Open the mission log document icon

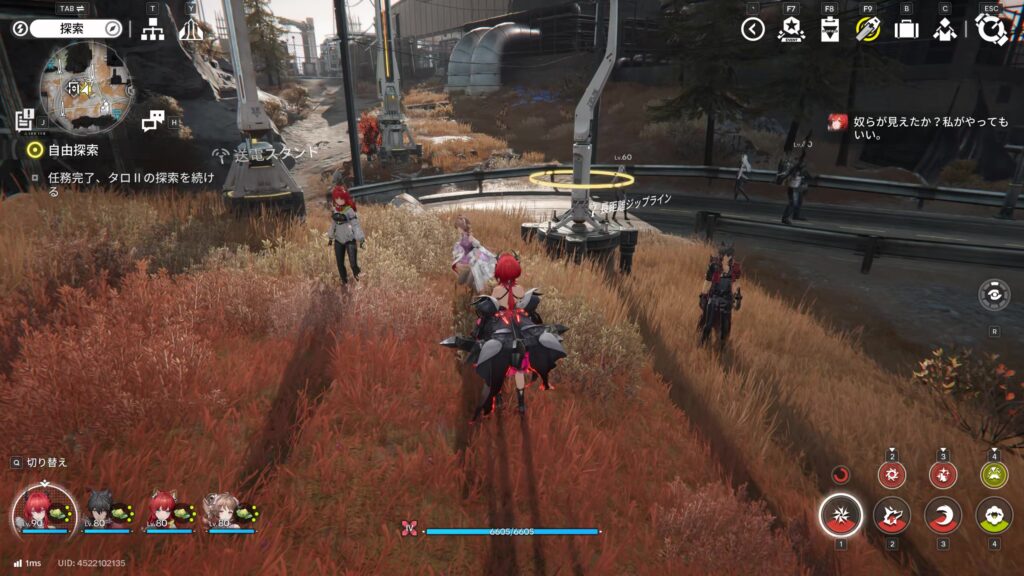pyautogui.click(x=25, y=121)
